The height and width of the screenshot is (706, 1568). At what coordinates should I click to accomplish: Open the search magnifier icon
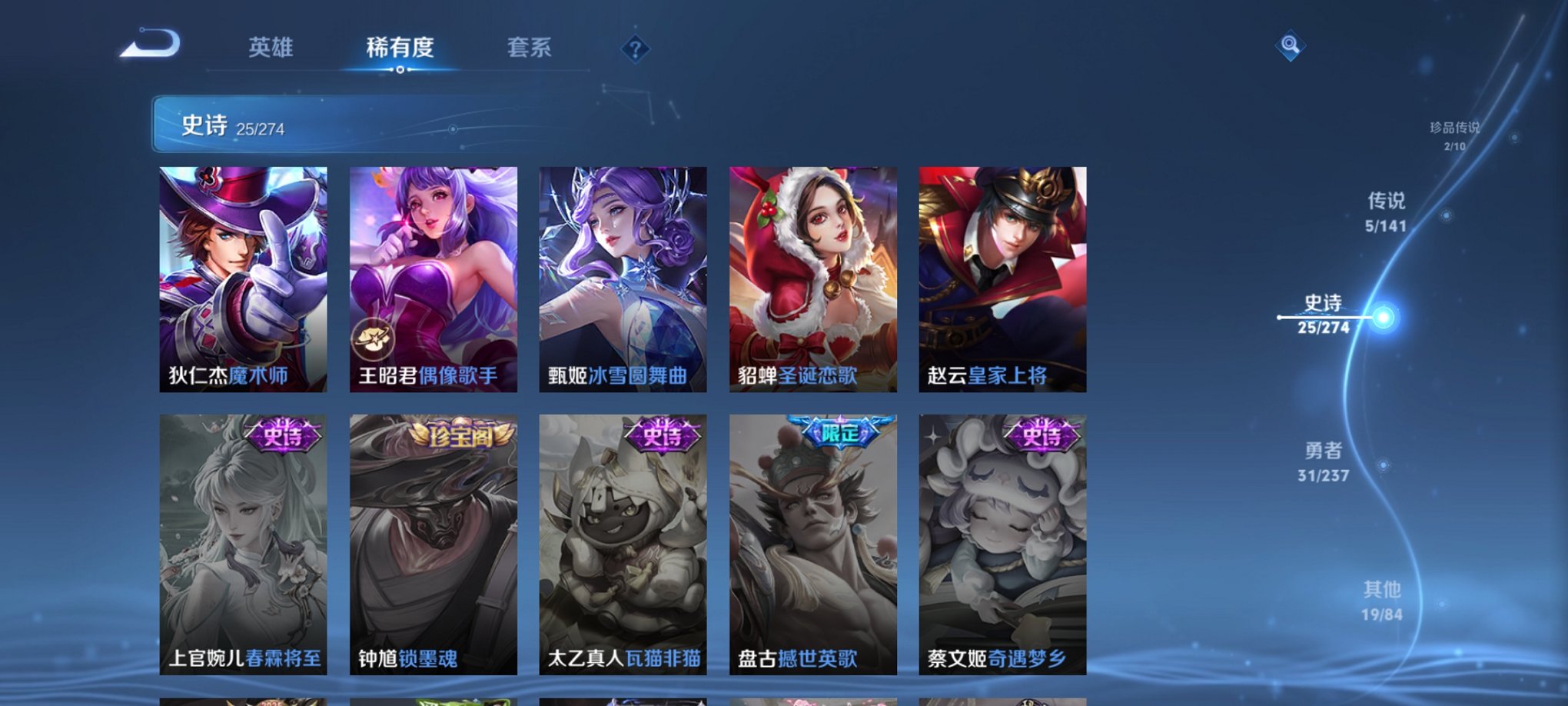pos(1290,46)
